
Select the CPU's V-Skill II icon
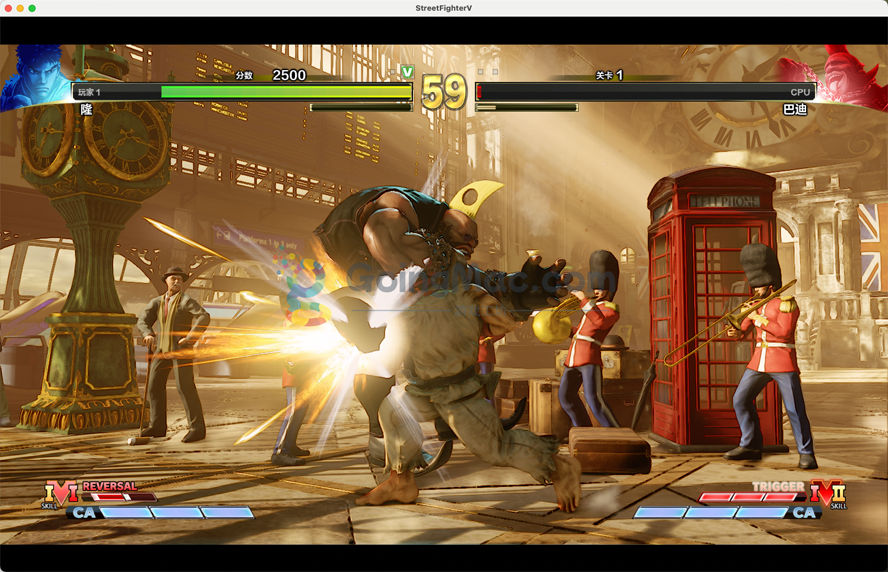coord(828,493)
